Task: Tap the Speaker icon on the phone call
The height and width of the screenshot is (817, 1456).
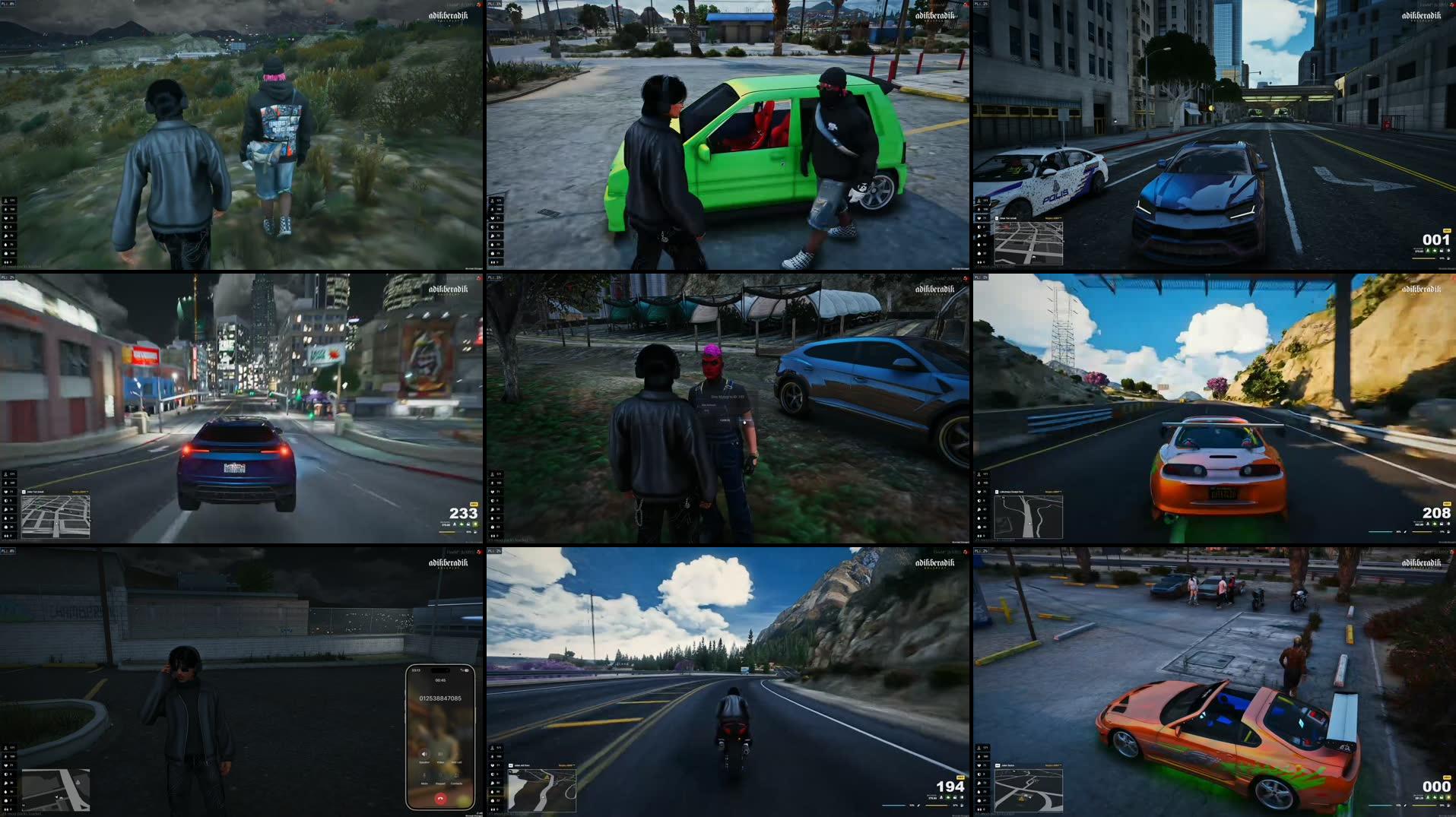Action: coord(424,754)
